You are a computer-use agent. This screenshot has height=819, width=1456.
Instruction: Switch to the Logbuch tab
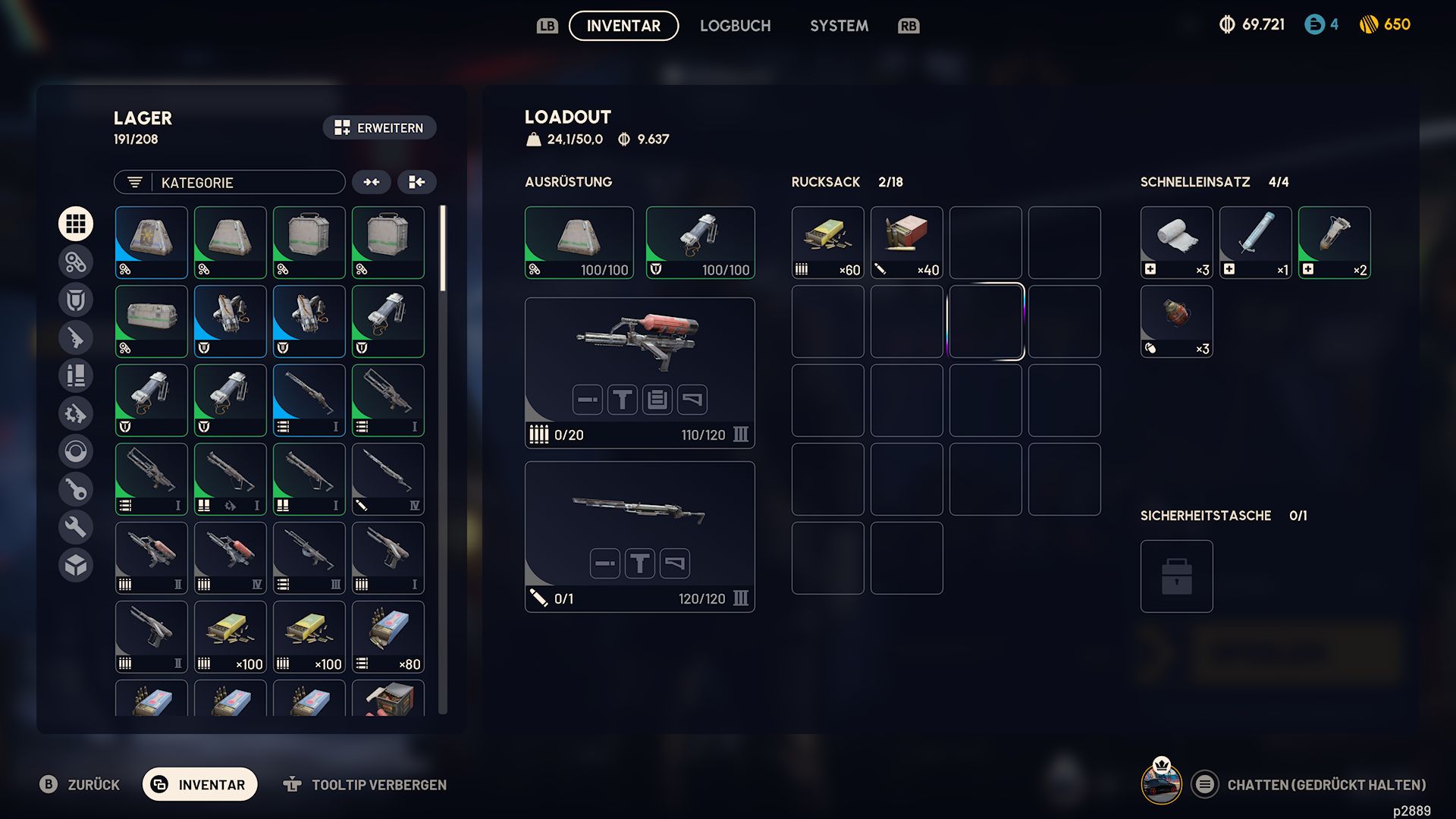(x=735, y=26)
